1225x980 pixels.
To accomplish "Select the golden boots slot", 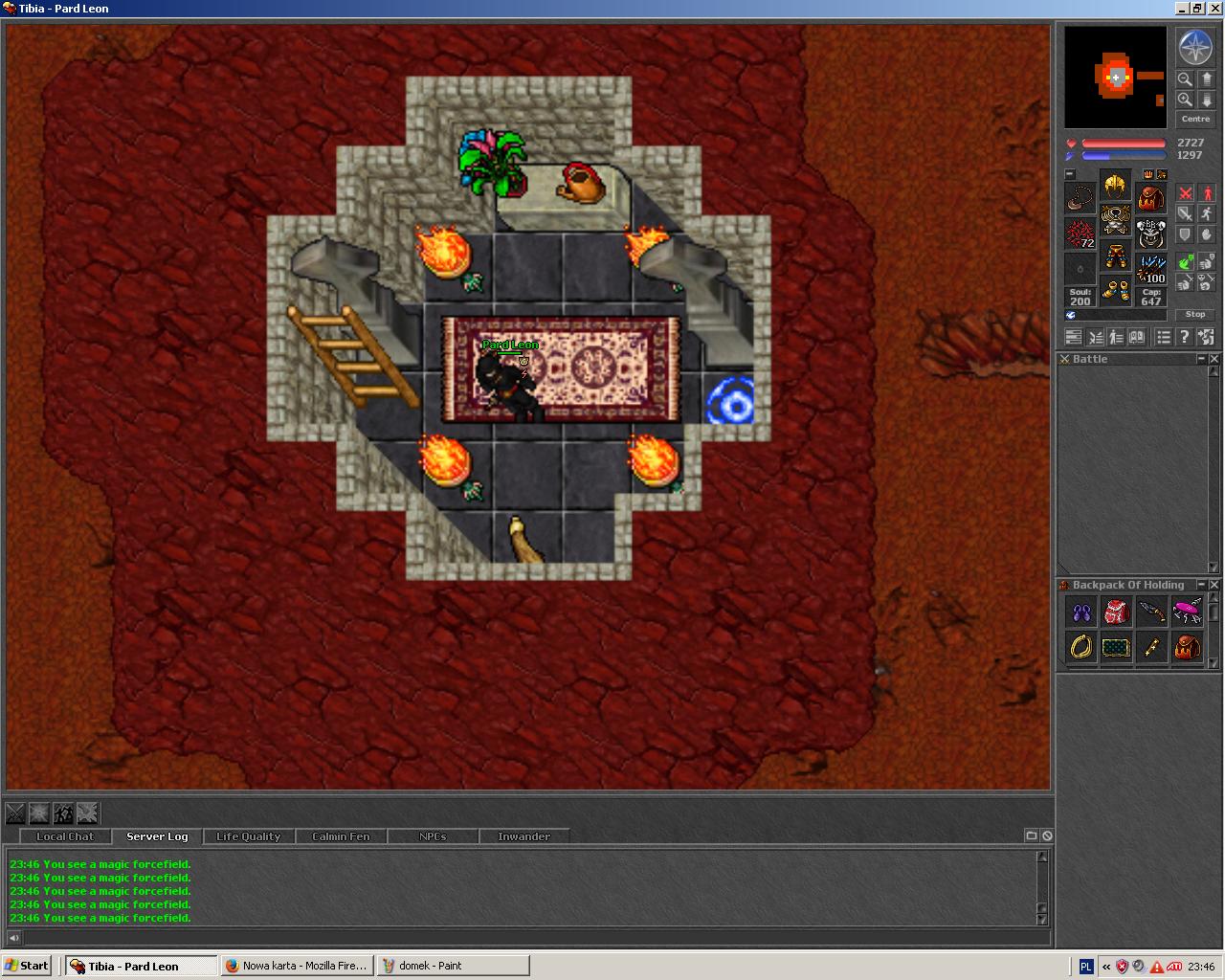I will pos(1115,290).
